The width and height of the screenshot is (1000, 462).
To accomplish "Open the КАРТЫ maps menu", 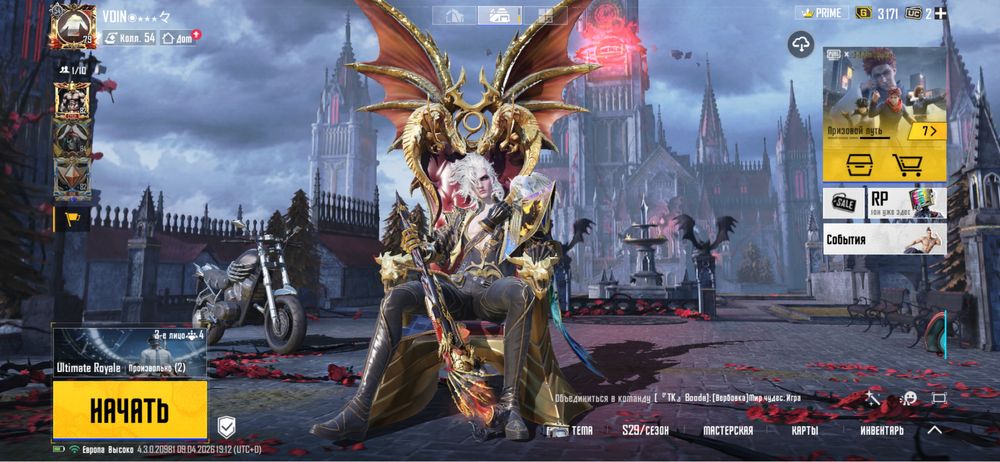I will (x=803, y=431).
